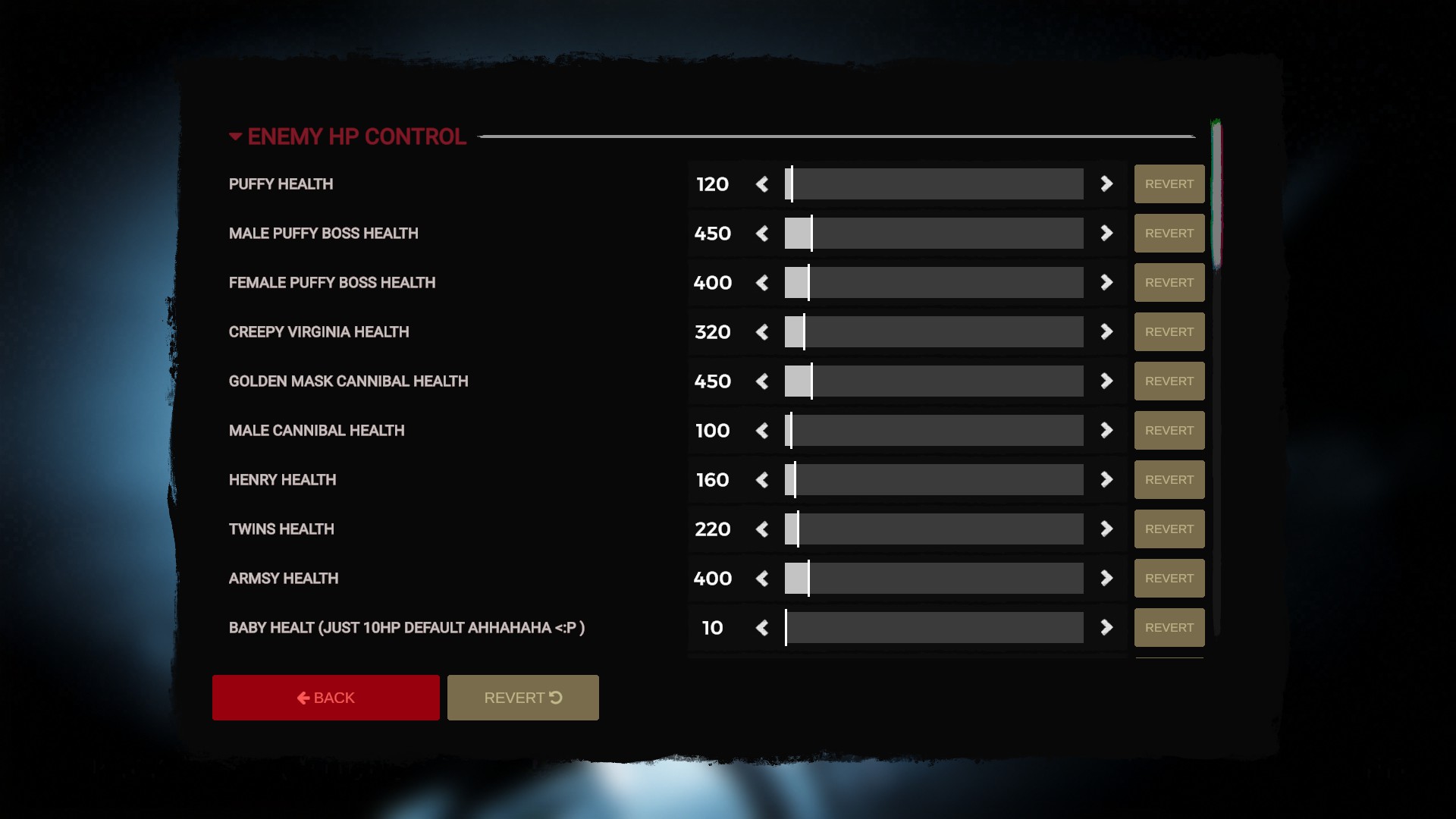Revert Puffy Health to default
The height and width of the screenshot is (819, 1456).
point(1169,184)
